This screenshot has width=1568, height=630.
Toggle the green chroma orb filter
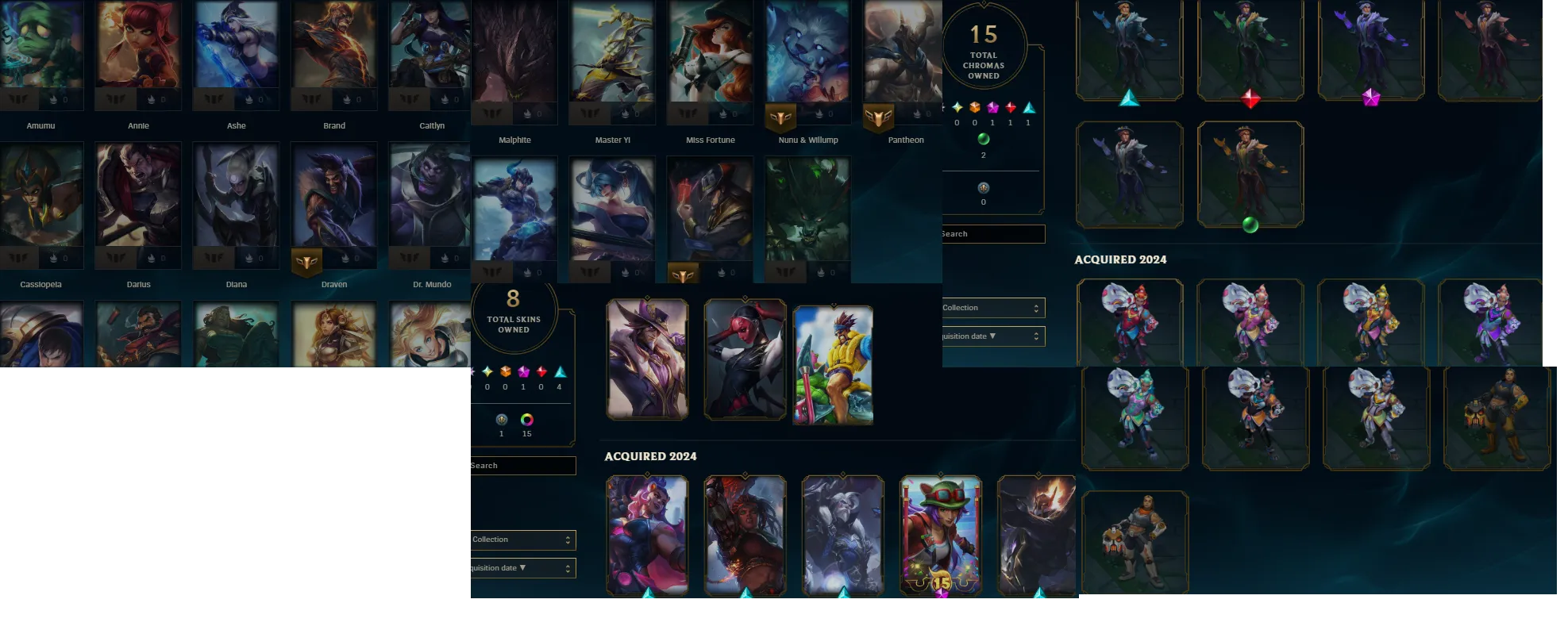pyautogui.click(x=984, y=139)
